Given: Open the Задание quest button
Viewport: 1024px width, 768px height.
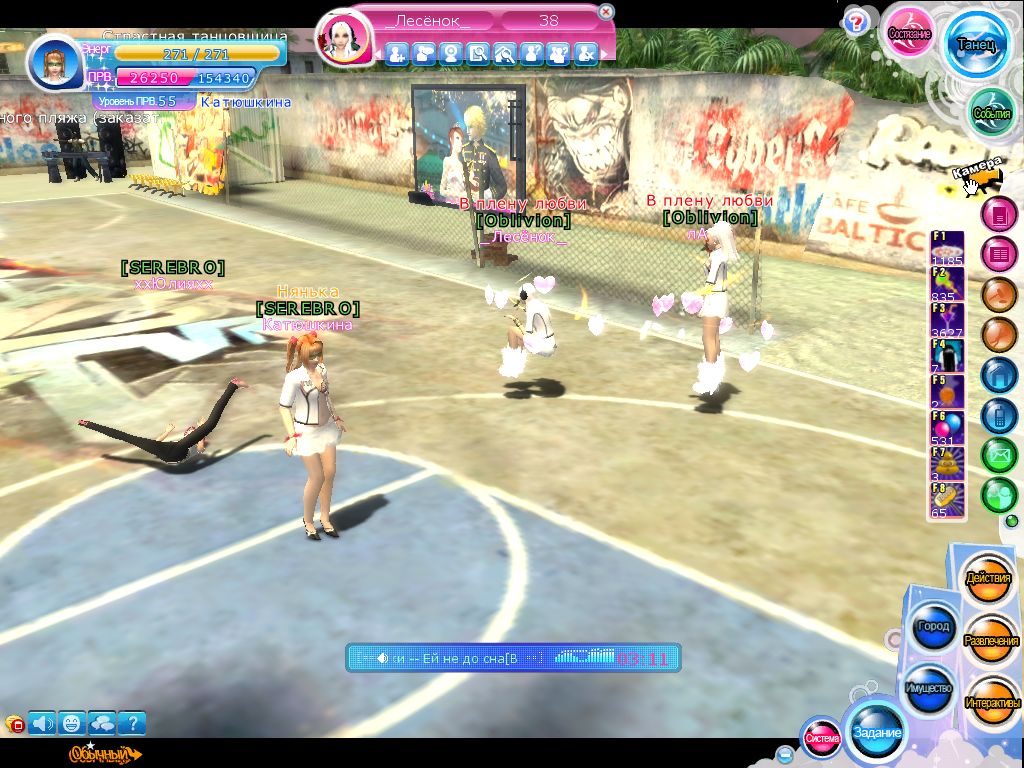Looking at the screenshot, I should click(x=876, y=731).
